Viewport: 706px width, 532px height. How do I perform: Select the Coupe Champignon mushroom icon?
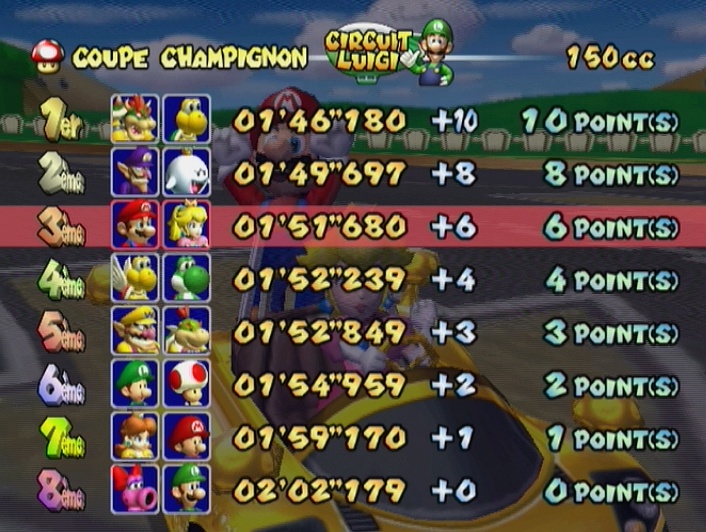point(46,55)
